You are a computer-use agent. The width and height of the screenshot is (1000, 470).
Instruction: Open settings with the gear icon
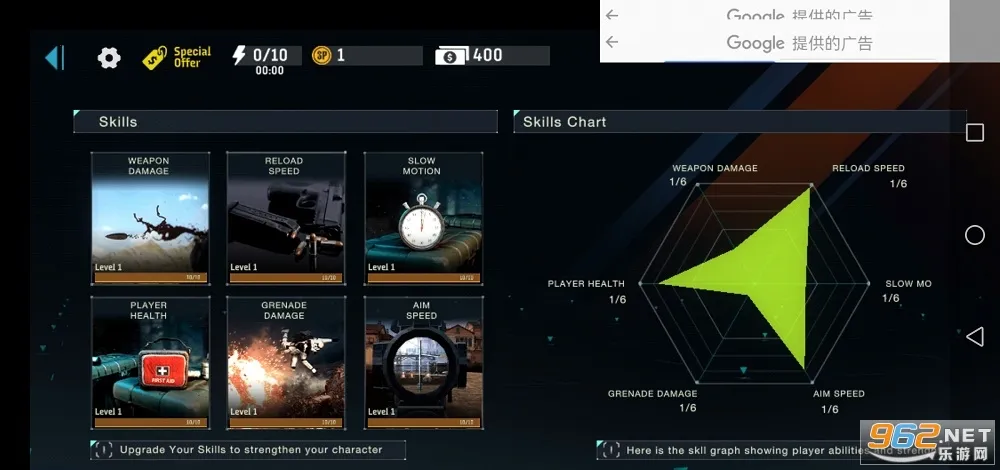[109, 58]
